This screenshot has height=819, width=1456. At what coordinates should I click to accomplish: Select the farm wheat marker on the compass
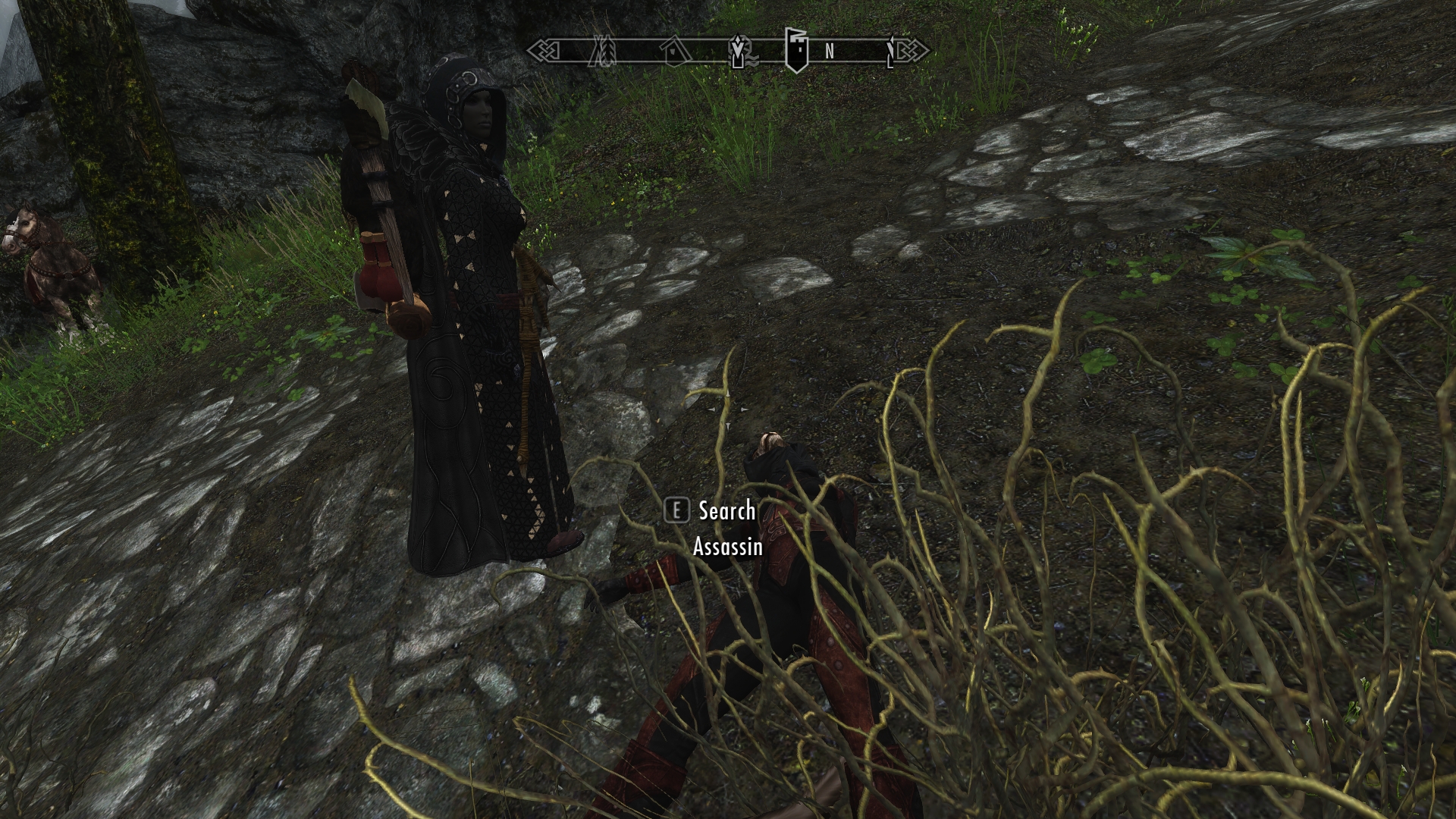click(605, 52)
